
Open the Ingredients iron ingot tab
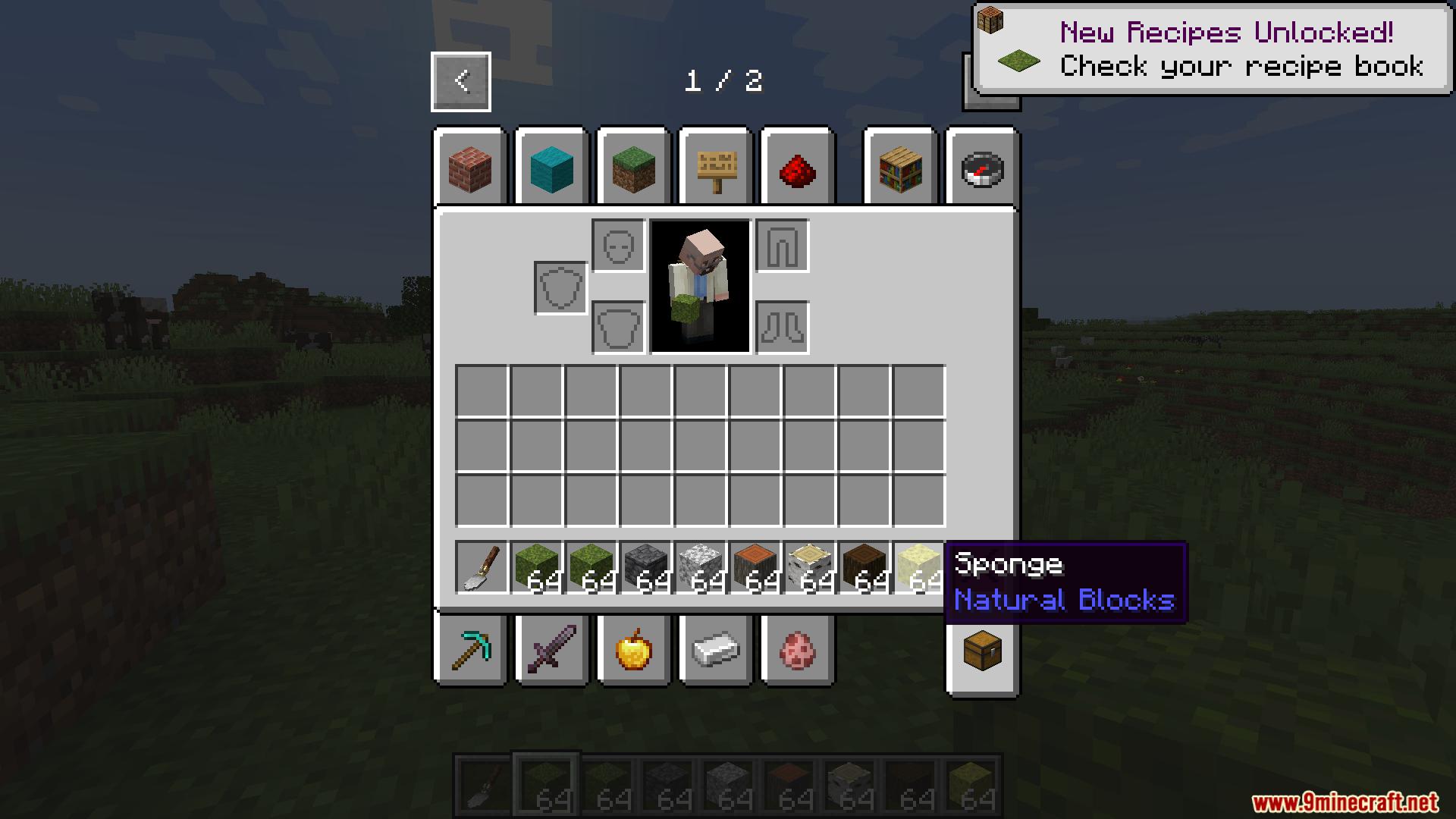[715, 649]
